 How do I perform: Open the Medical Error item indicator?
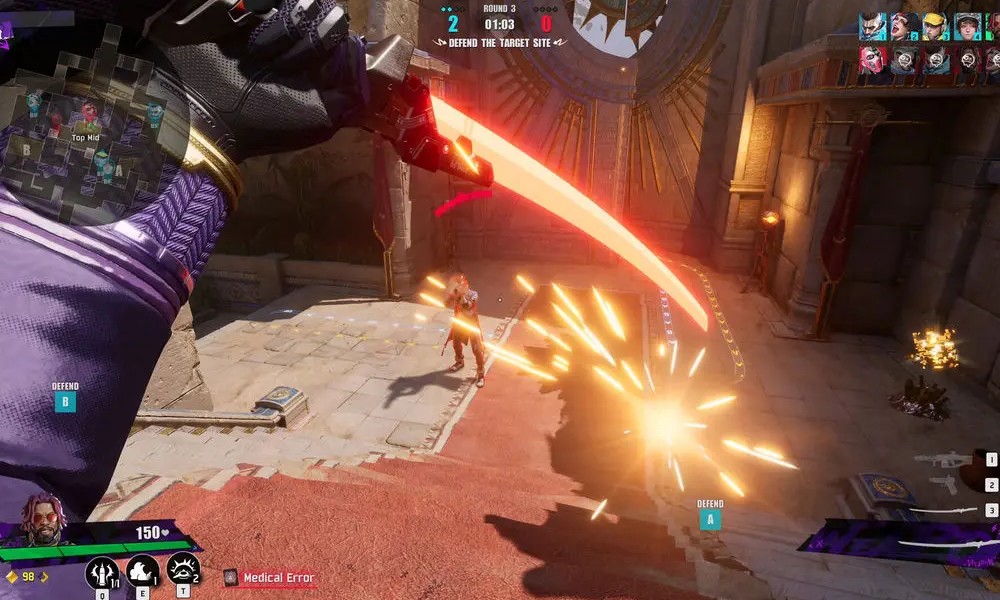(x=270, y=578)
